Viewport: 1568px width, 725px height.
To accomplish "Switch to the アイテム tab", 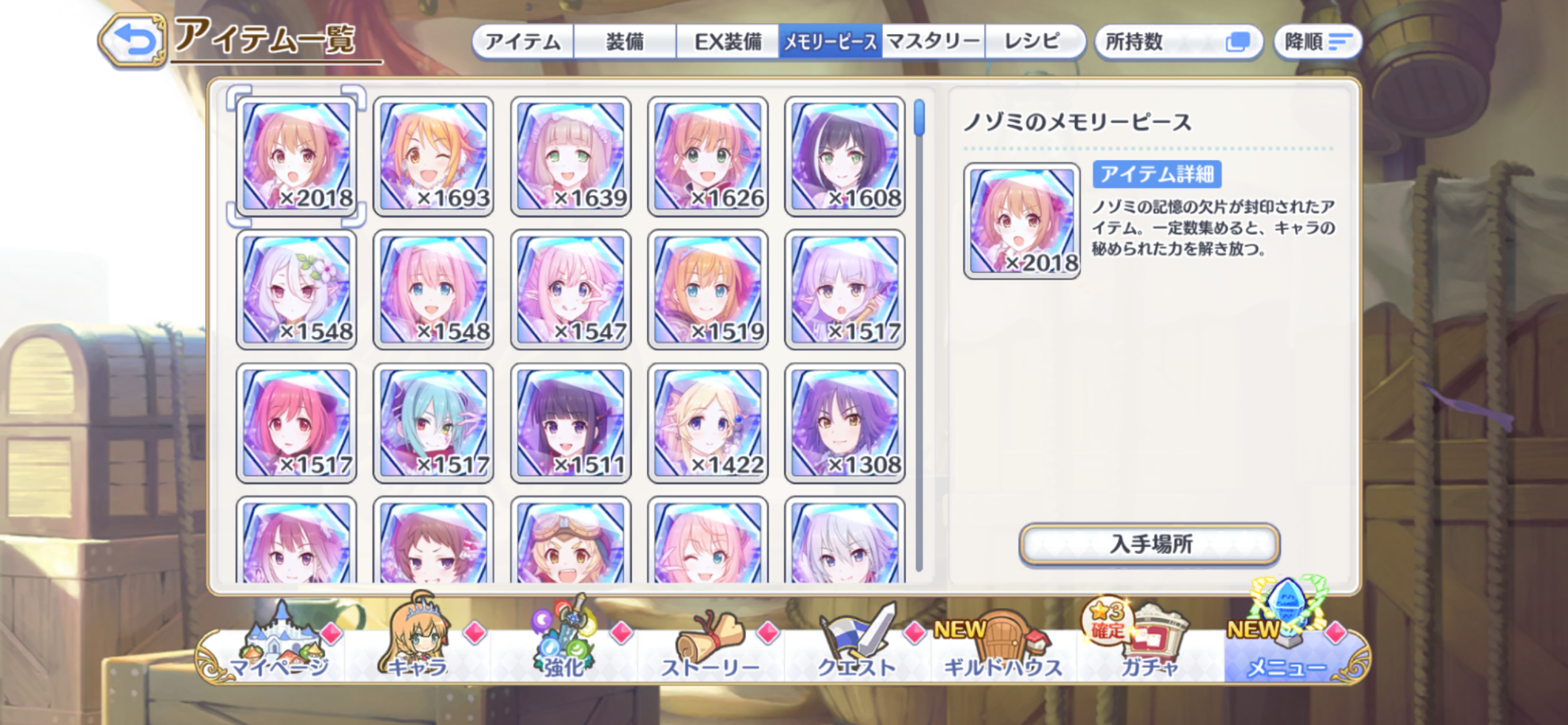I will pos(523,41).
